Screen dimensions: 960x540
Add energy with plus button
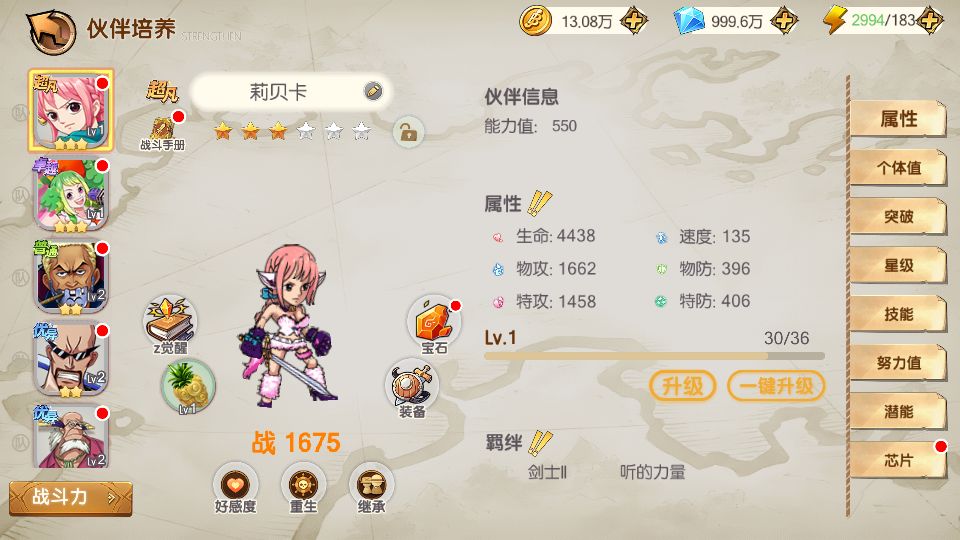coord(931,20)
